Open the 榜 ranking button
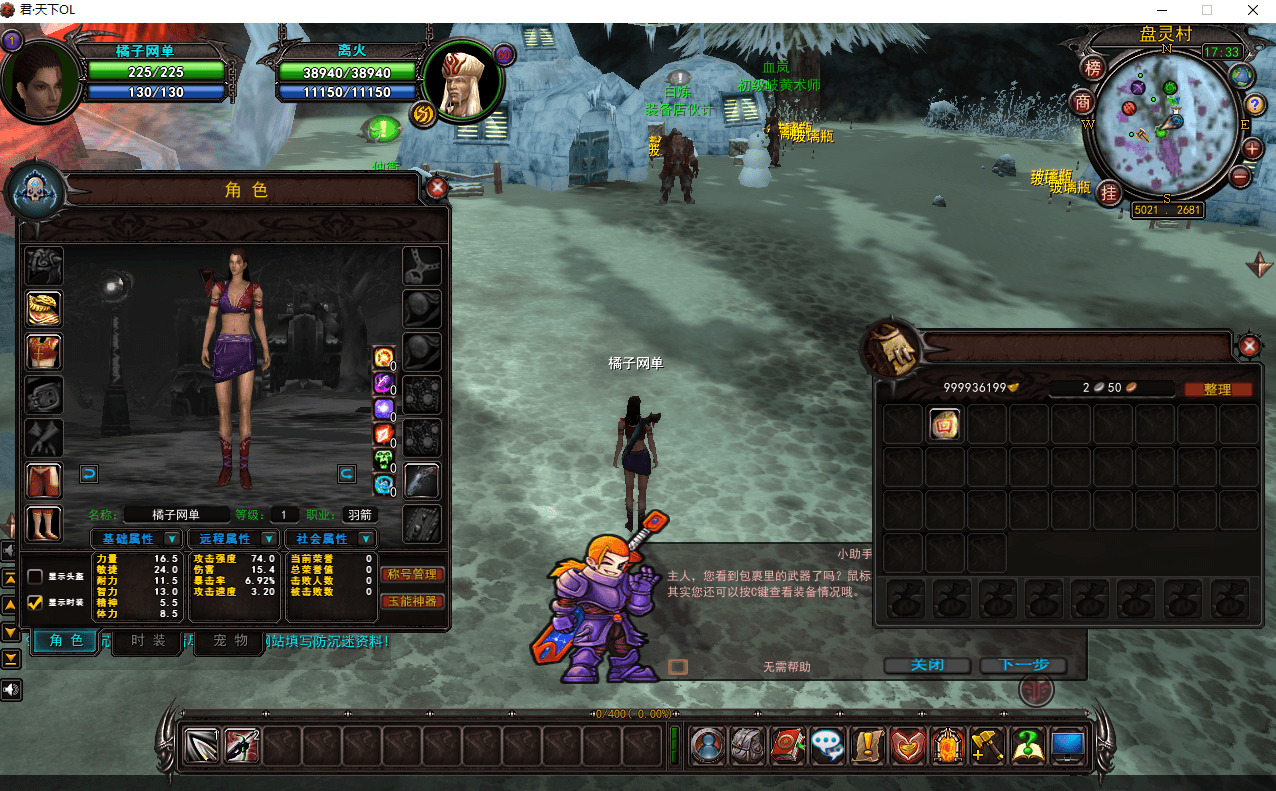Image resolution: width=1276 pixels, height=791 pixels. (1093, 68)
